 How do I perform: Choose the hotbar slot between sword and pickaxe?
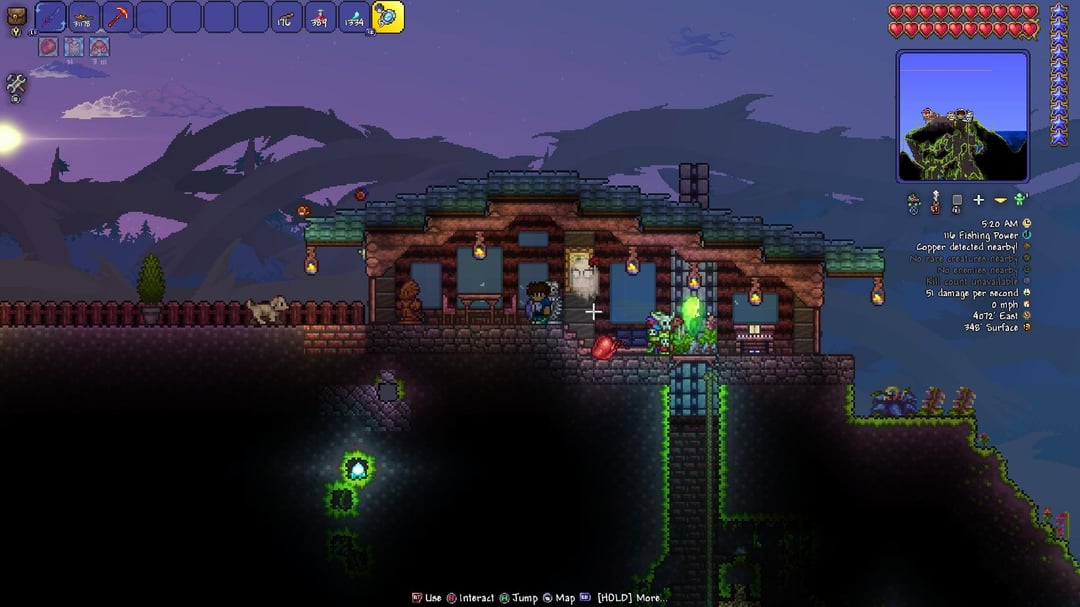[83, 17]
